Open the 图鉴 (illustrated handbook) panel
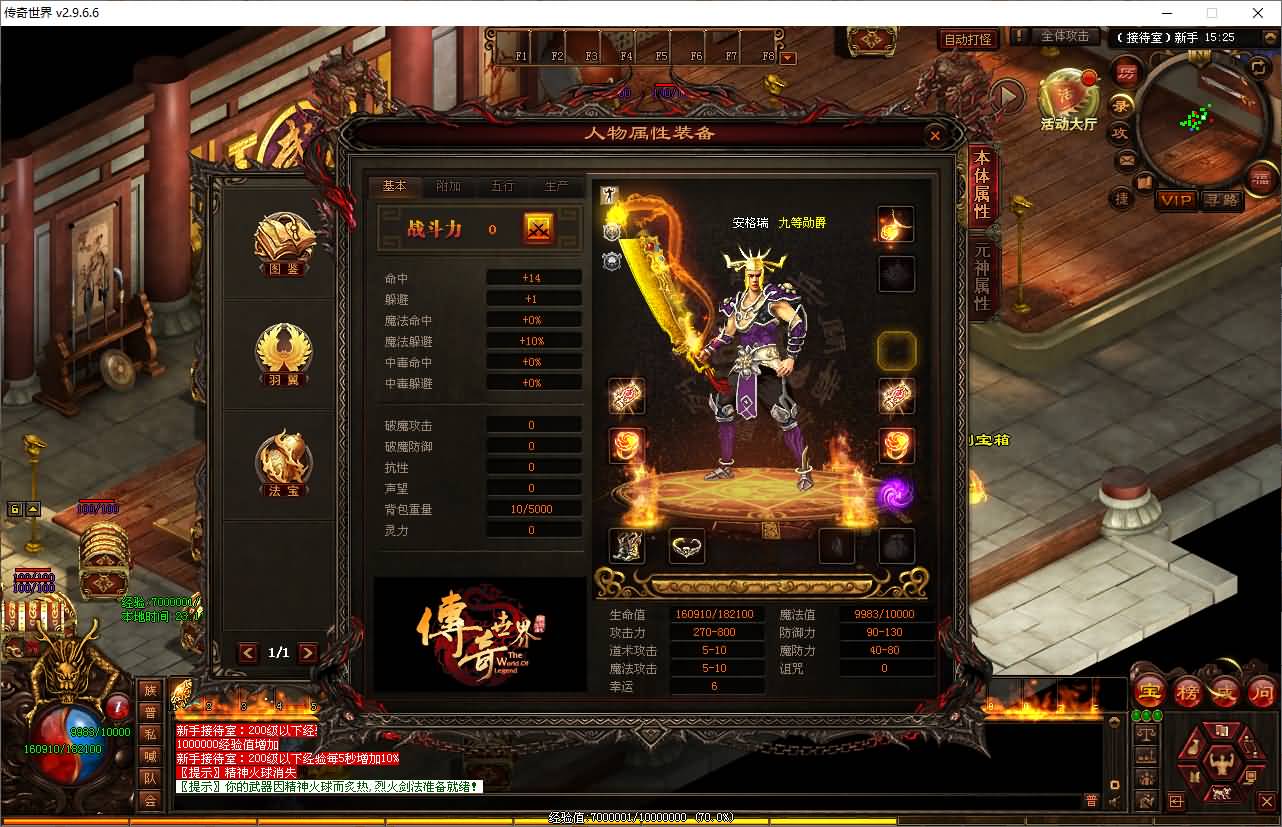Viewport: 1282px width, 827px height. pos(283,243)
